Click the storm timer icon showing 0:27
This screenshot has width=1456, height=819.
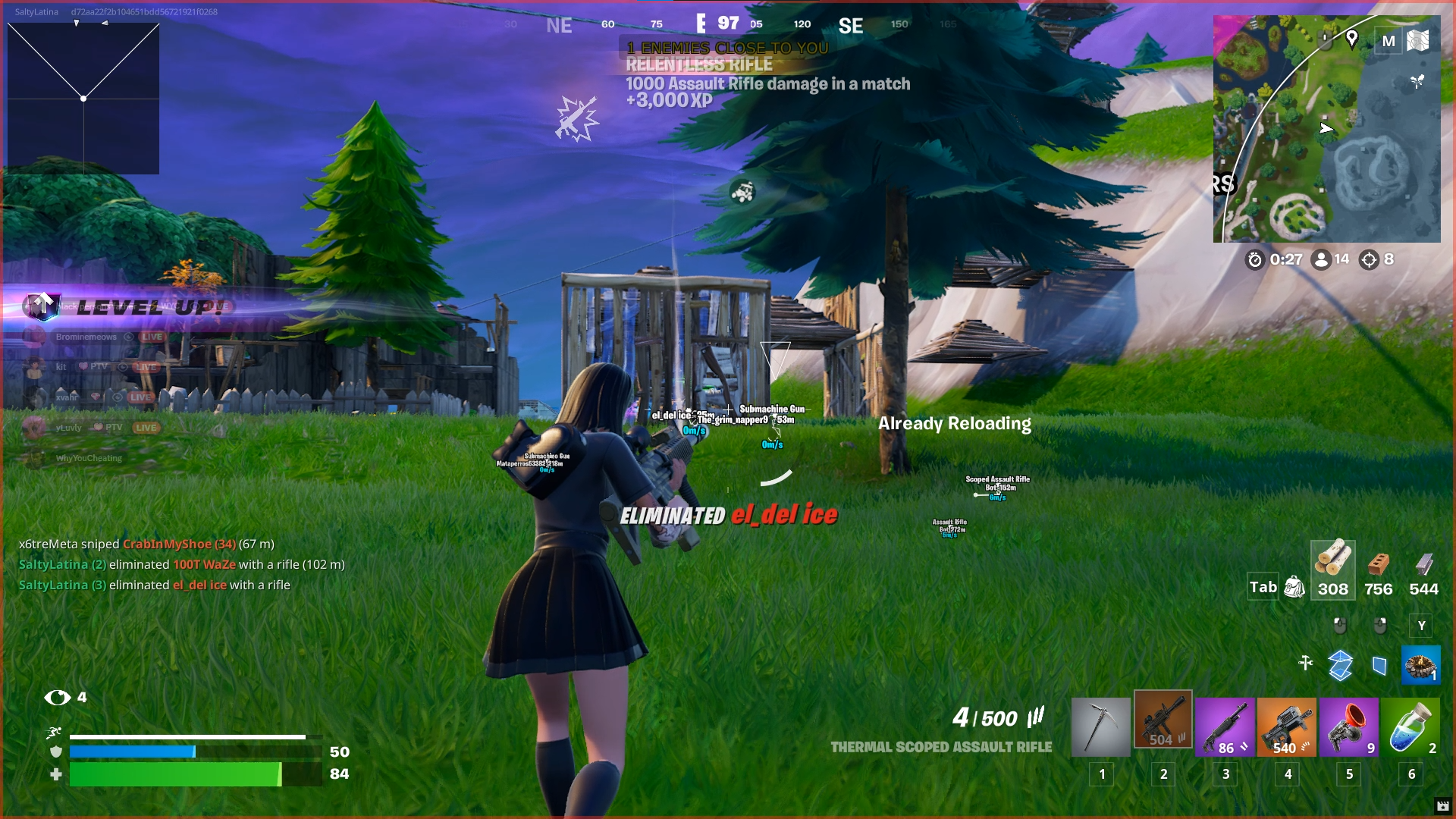(x=1255, y=259)
